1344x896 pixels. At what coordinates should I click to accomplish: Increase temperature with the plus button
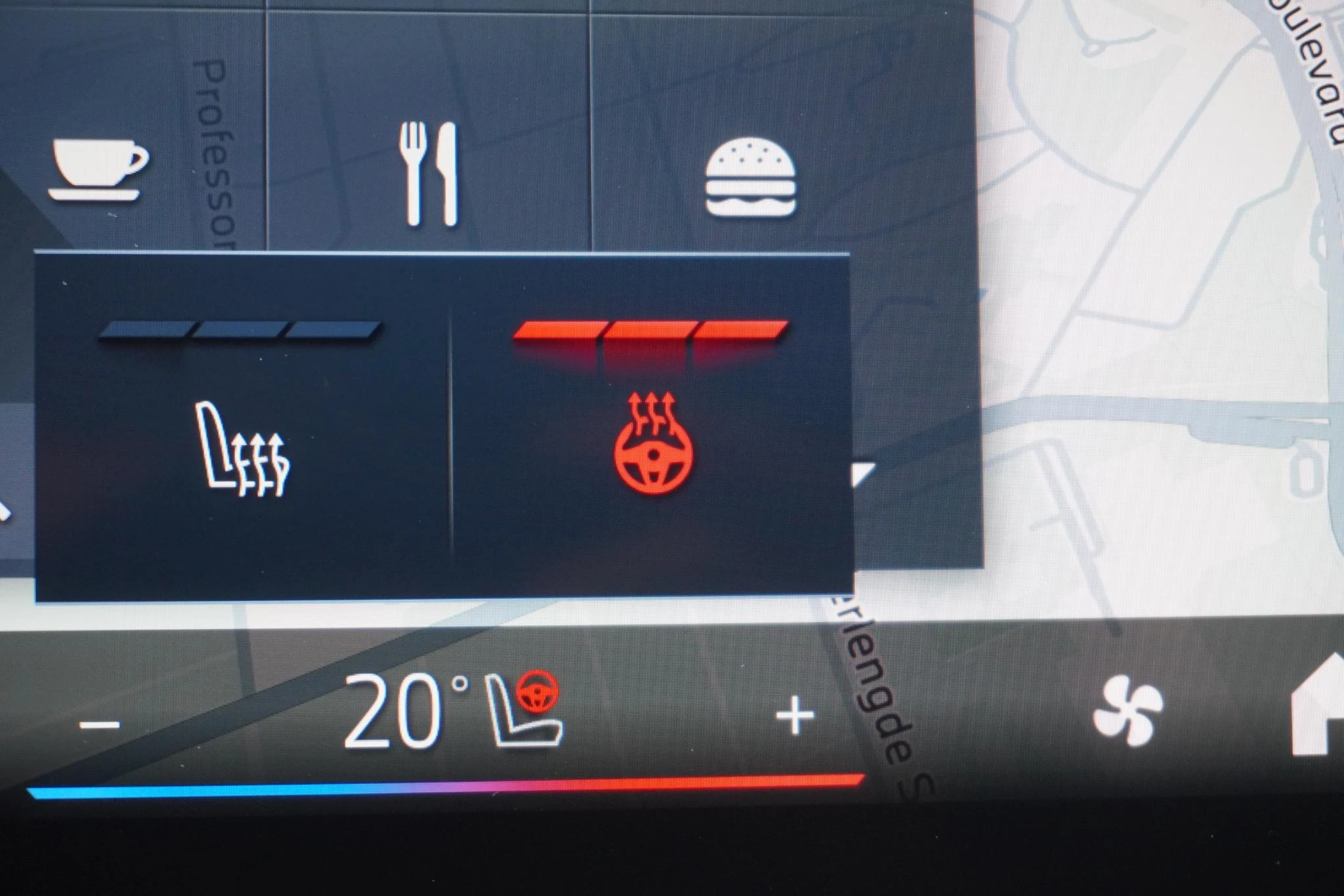(x=795, y=716)
